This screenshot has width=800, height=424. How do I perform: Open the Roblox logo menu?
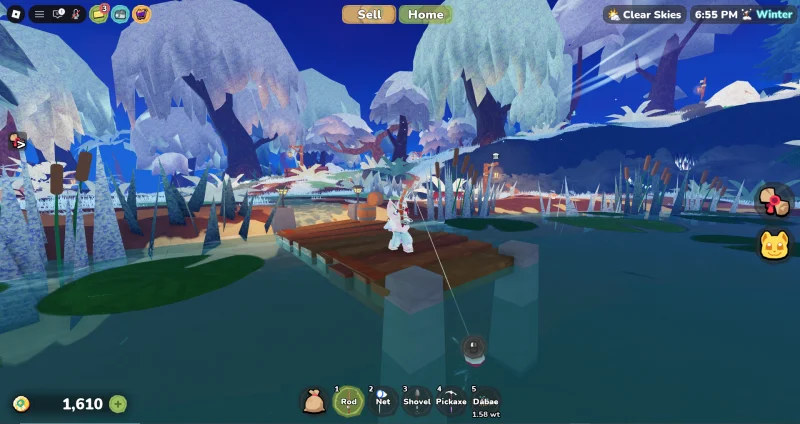[16, 14]
